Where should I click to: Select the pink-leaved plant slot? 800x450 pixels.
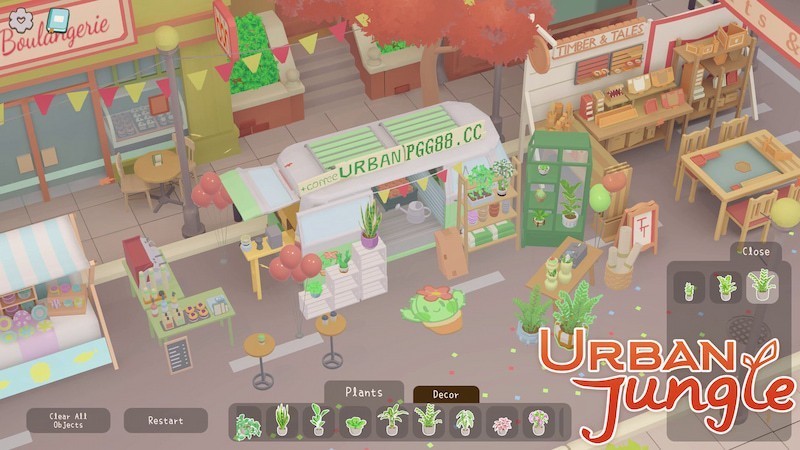[x=502, y=422]
